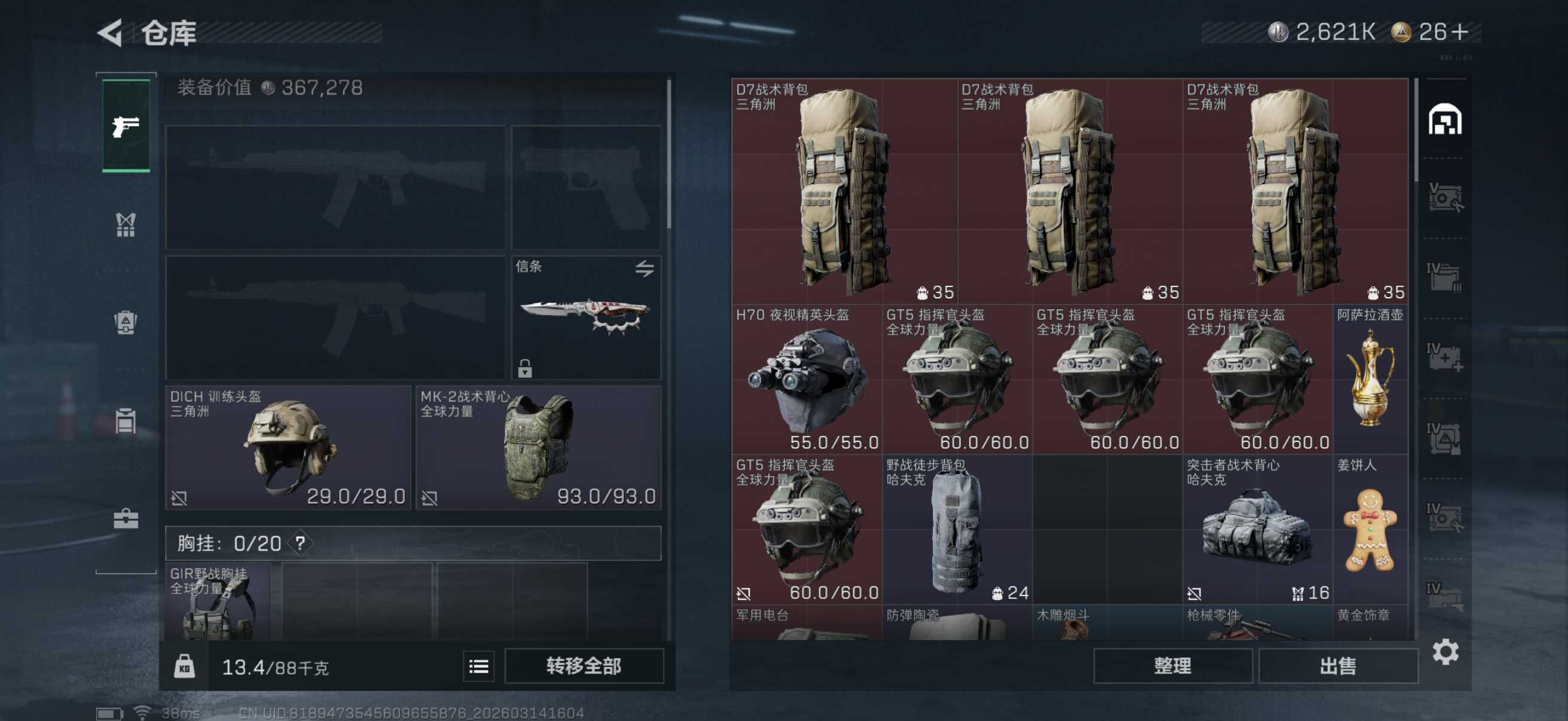Switch to the chest rig tab
The image size is (1568, 721).
click(126, 225)
